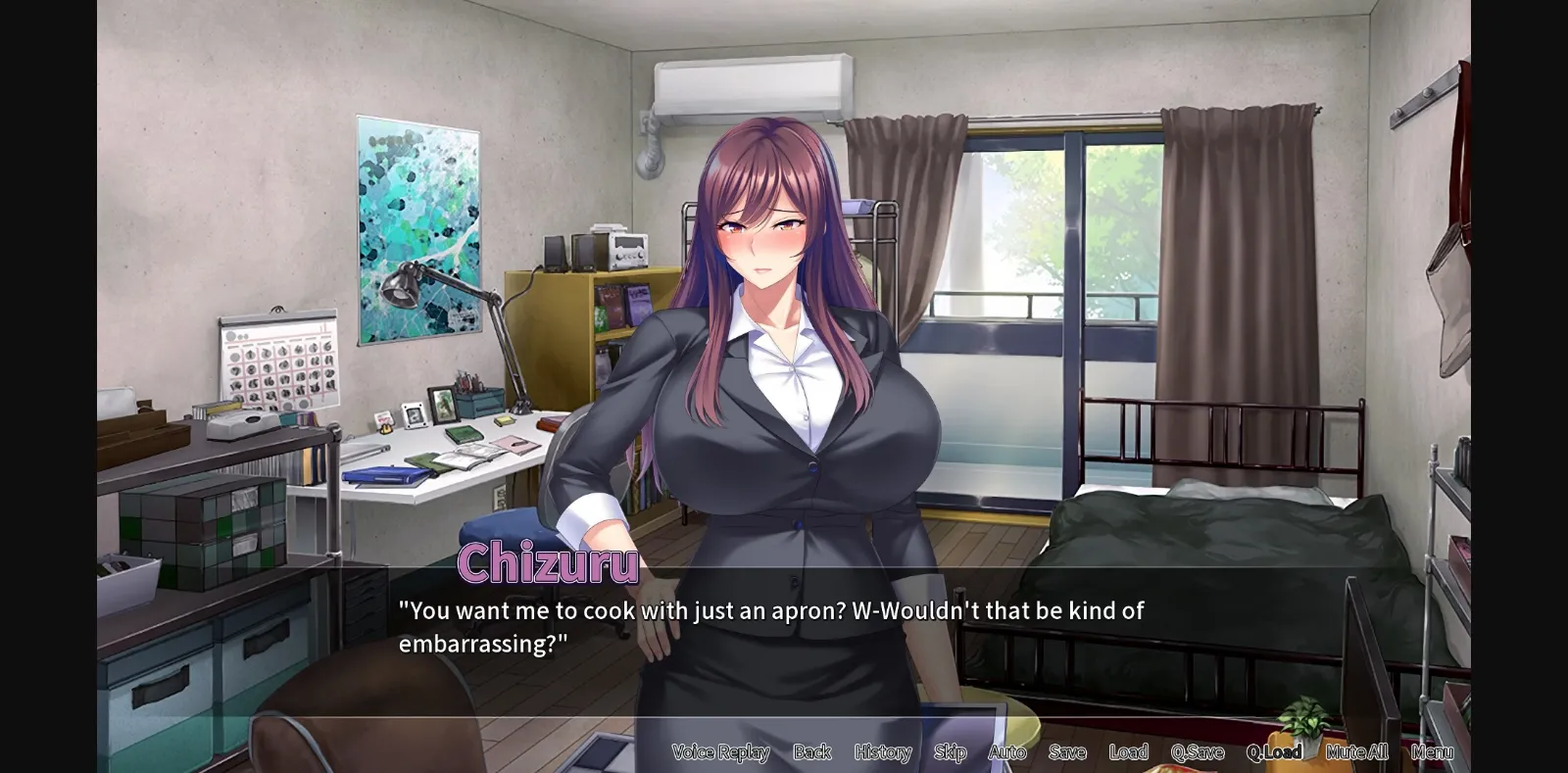Click Load to resume a saved game
1568x773 pixels.
pos(1128,751)
